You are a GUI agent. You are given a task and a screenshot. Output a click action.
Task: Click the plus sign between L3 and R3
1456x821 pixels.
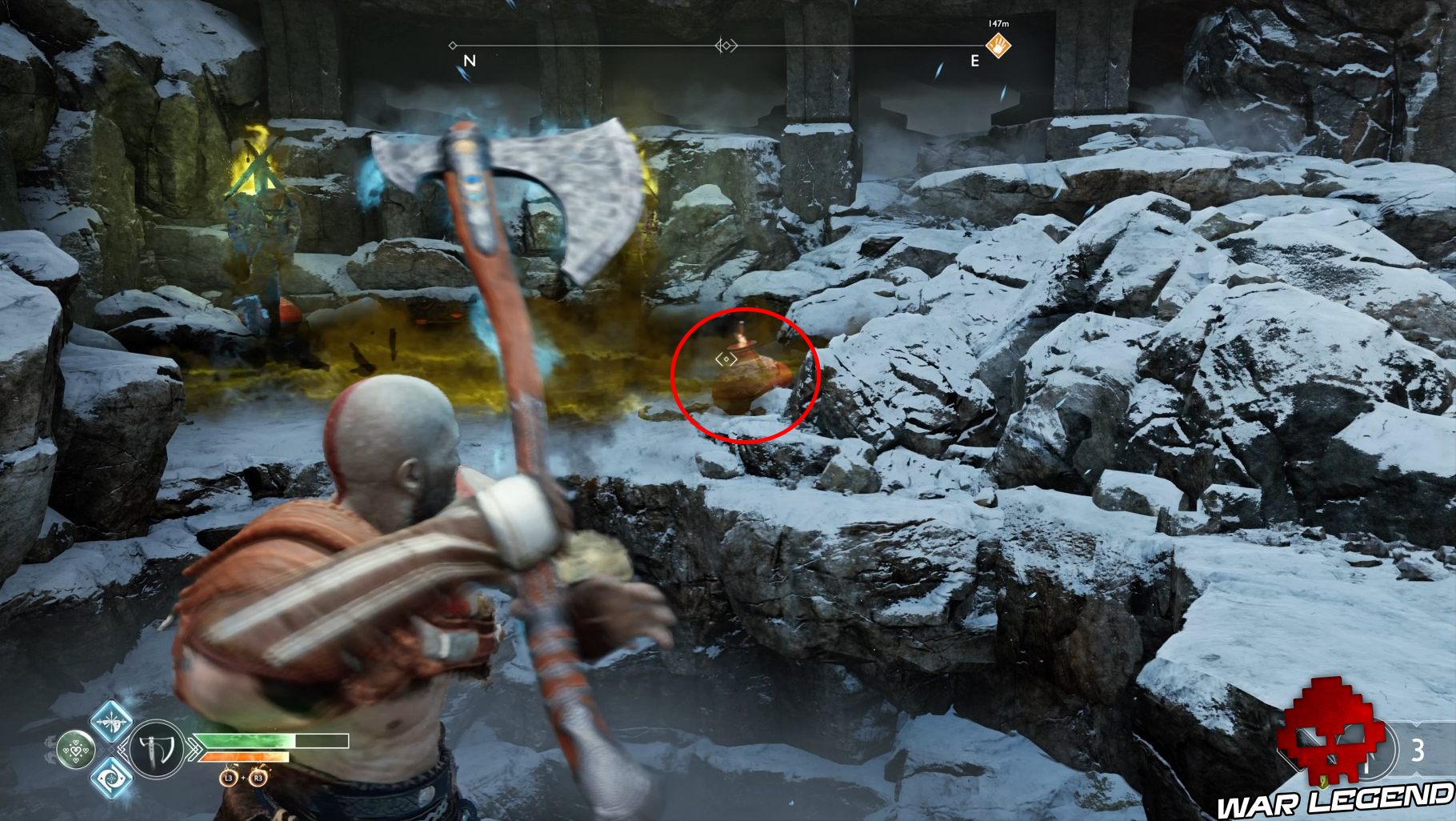tap(243, 779)
